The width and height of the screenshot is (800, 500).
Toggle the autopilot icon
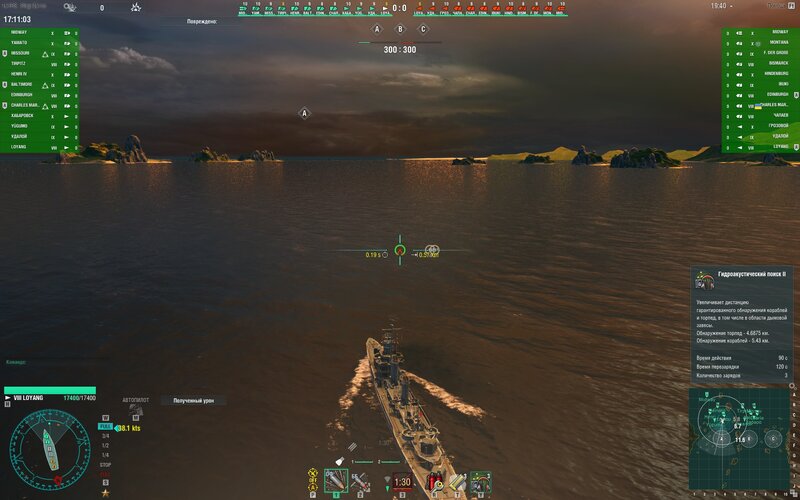tap(136, 410)
